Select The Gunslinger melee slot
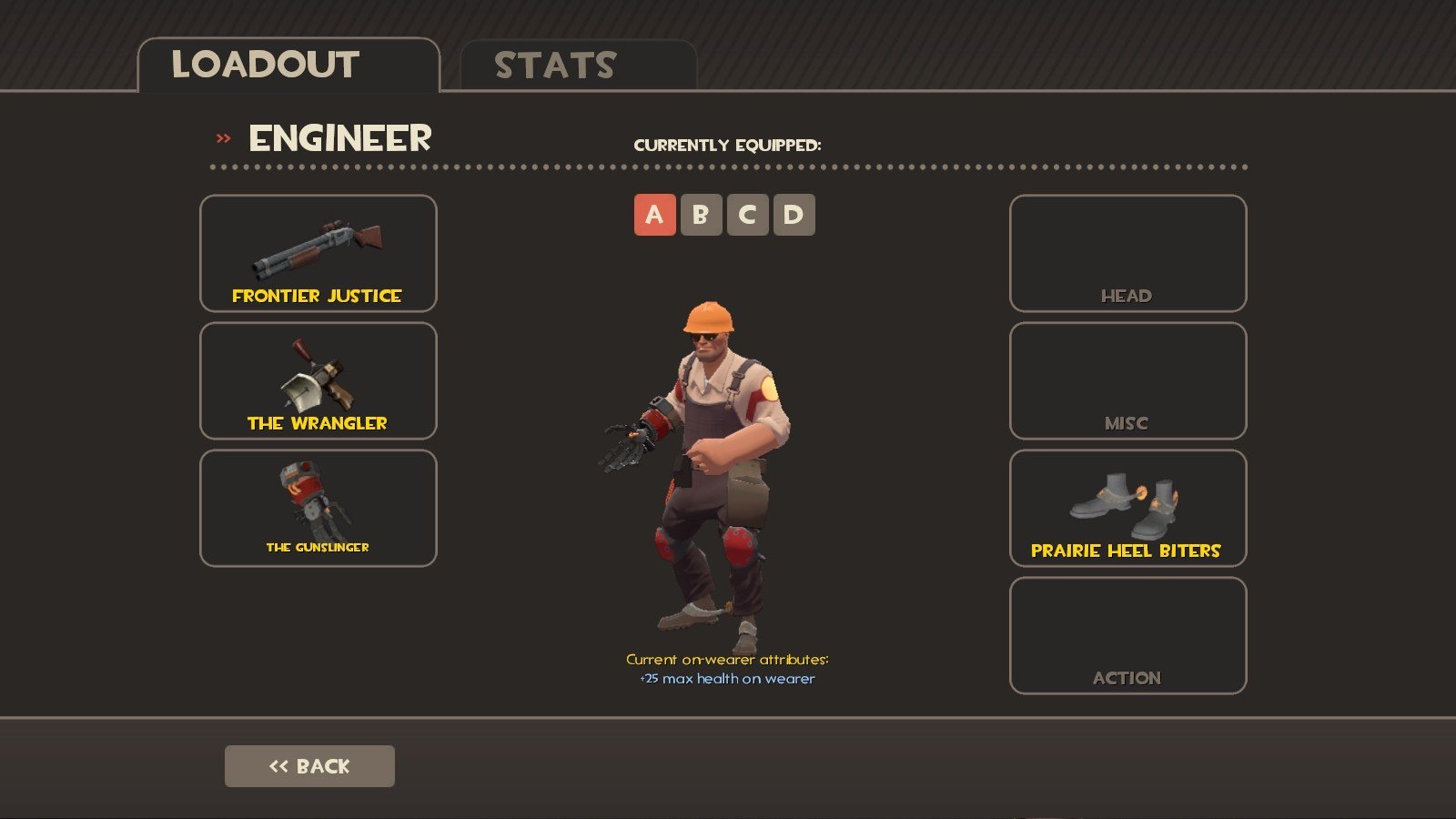Viewport: 1456px width, 819px height. (318, 508)
